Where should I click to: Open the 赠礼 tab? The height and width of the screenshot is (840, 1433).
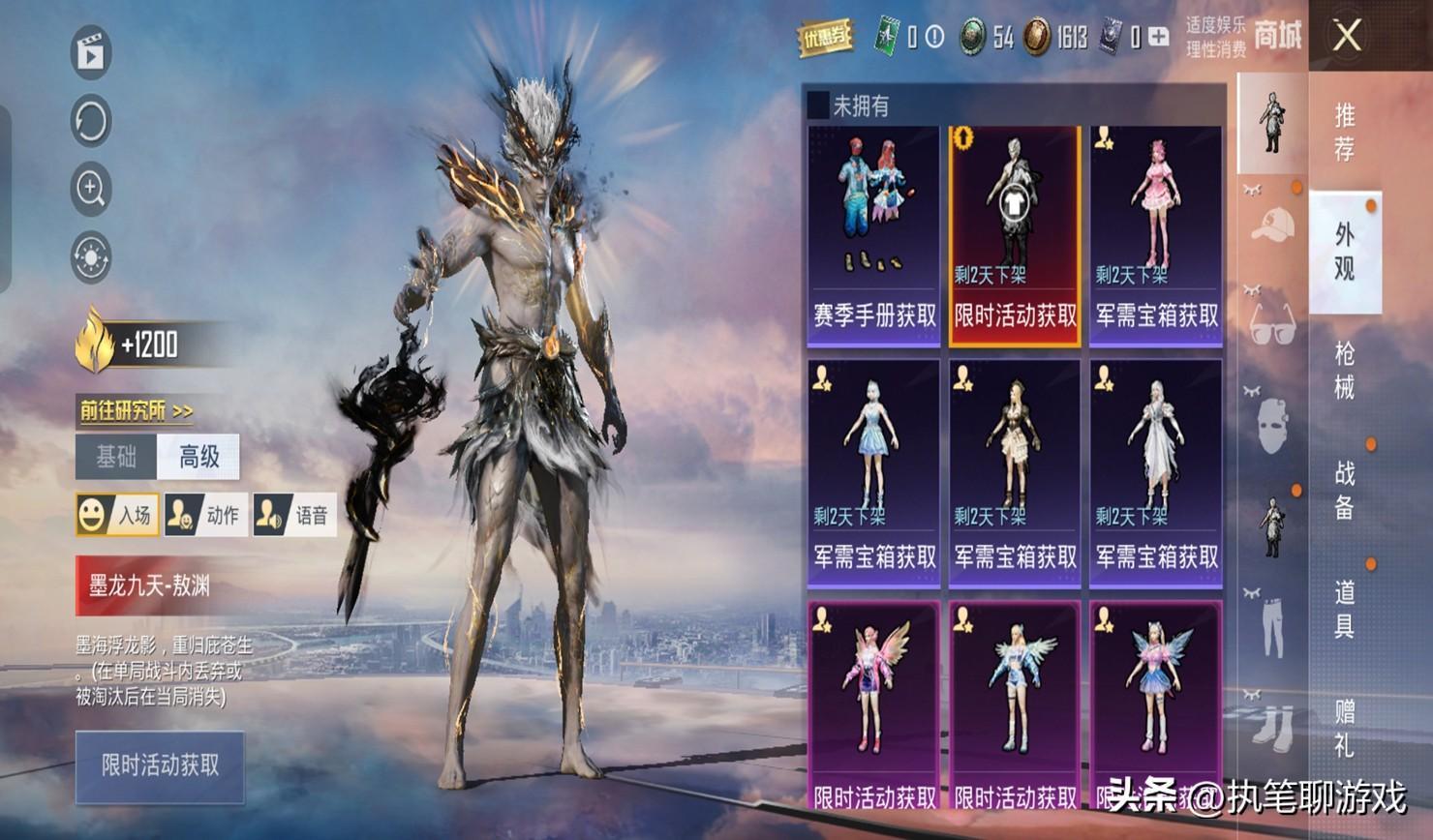click(1345, 728)
